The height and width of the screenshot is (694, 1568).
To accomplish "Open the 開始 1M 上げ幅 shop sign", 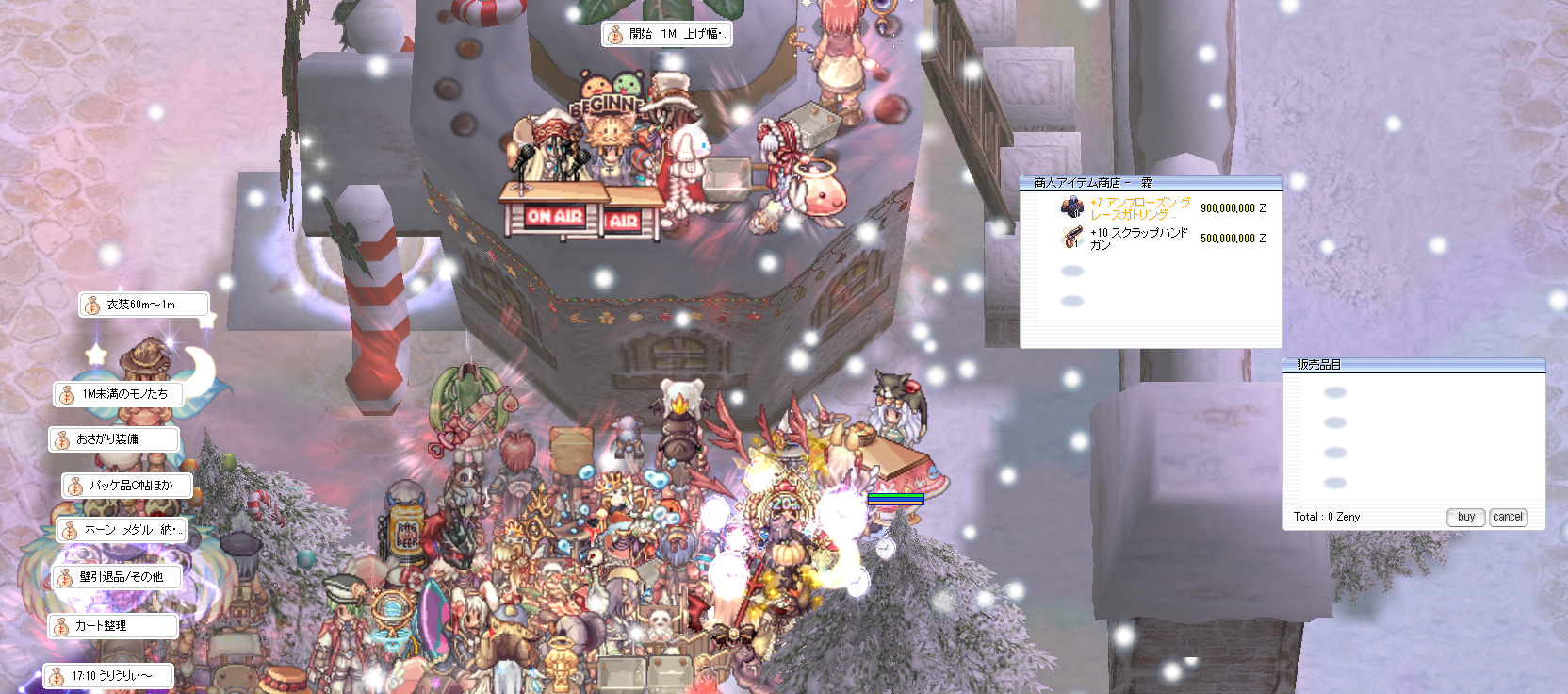I will click(667, 34).
